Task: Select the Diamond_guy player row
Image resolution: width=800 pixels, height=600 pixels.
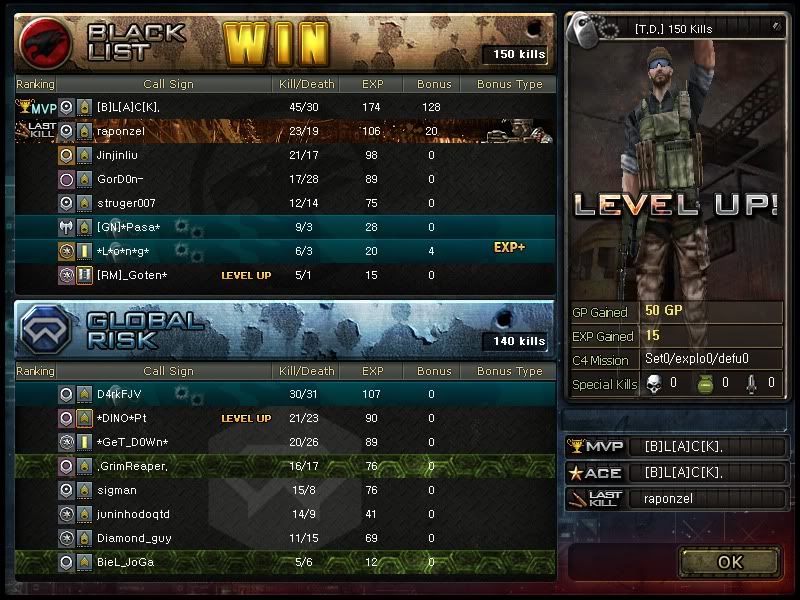Action: (x=285, y=538)
